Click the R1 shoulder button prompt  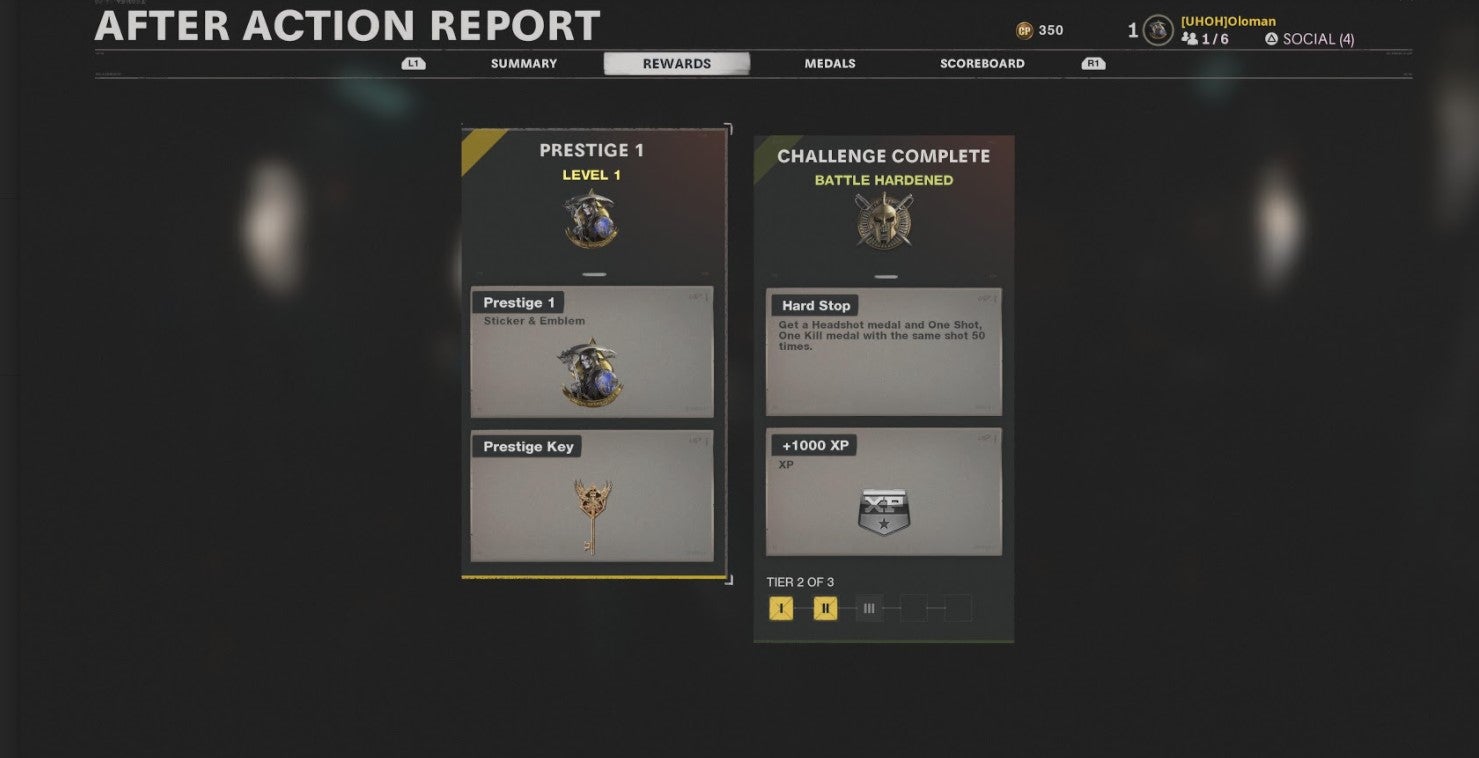[1092, 62]
